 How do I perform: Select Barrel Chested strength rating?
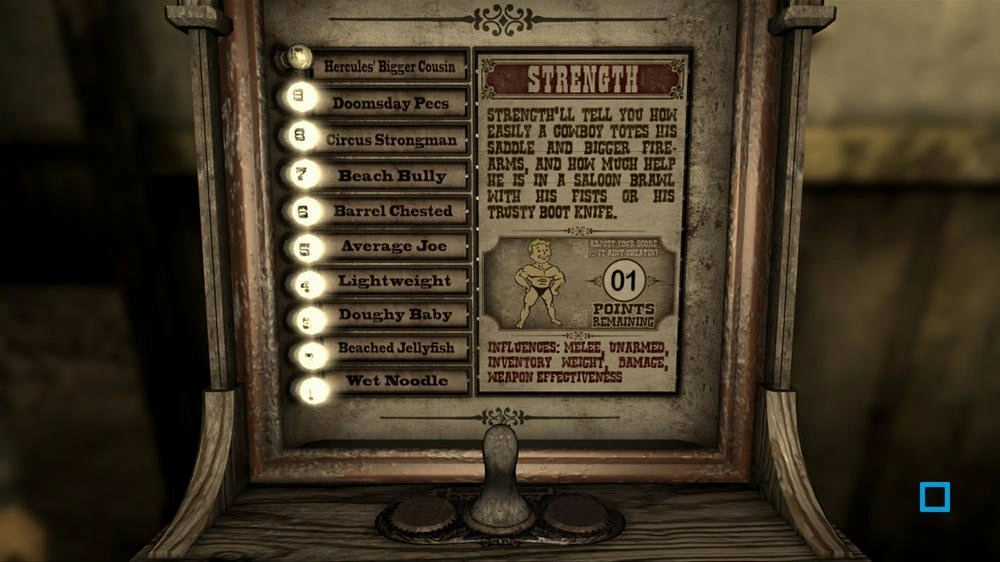point(392,211)
